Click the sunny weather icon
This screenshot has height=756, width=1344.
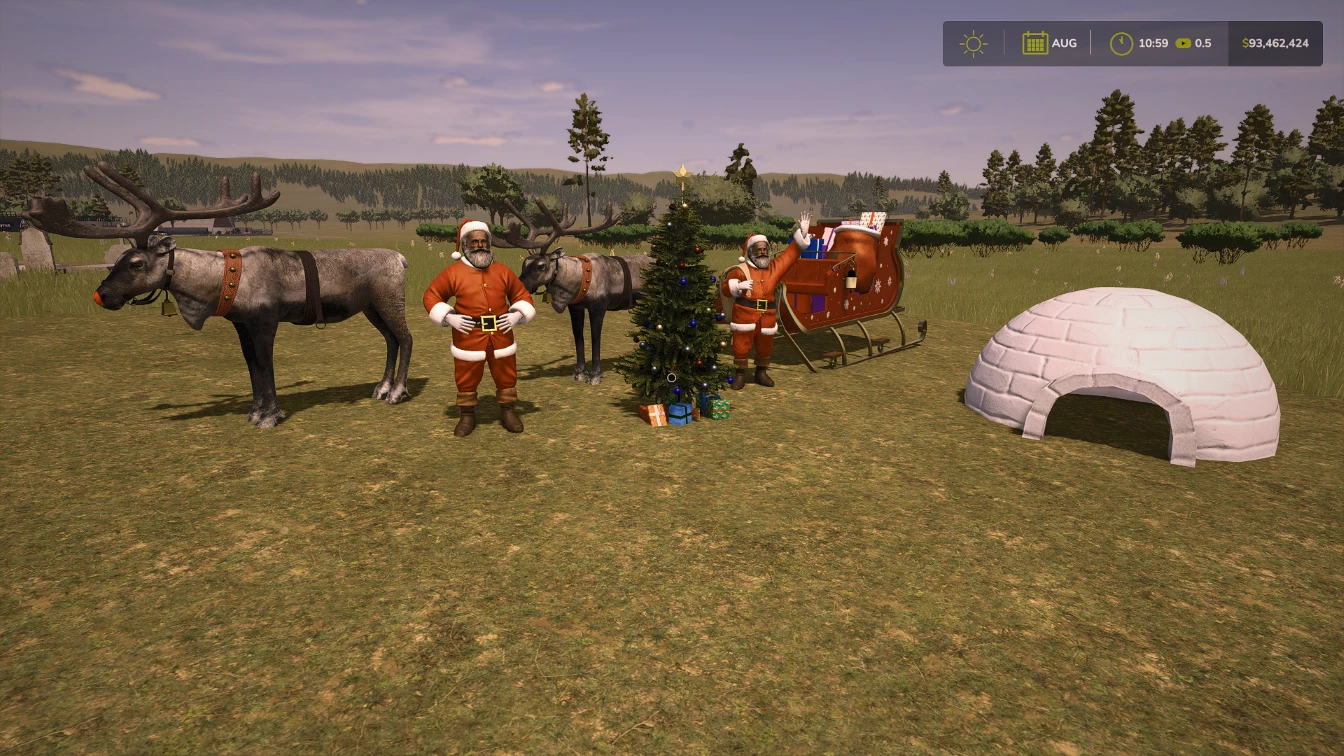coord(972,44)
